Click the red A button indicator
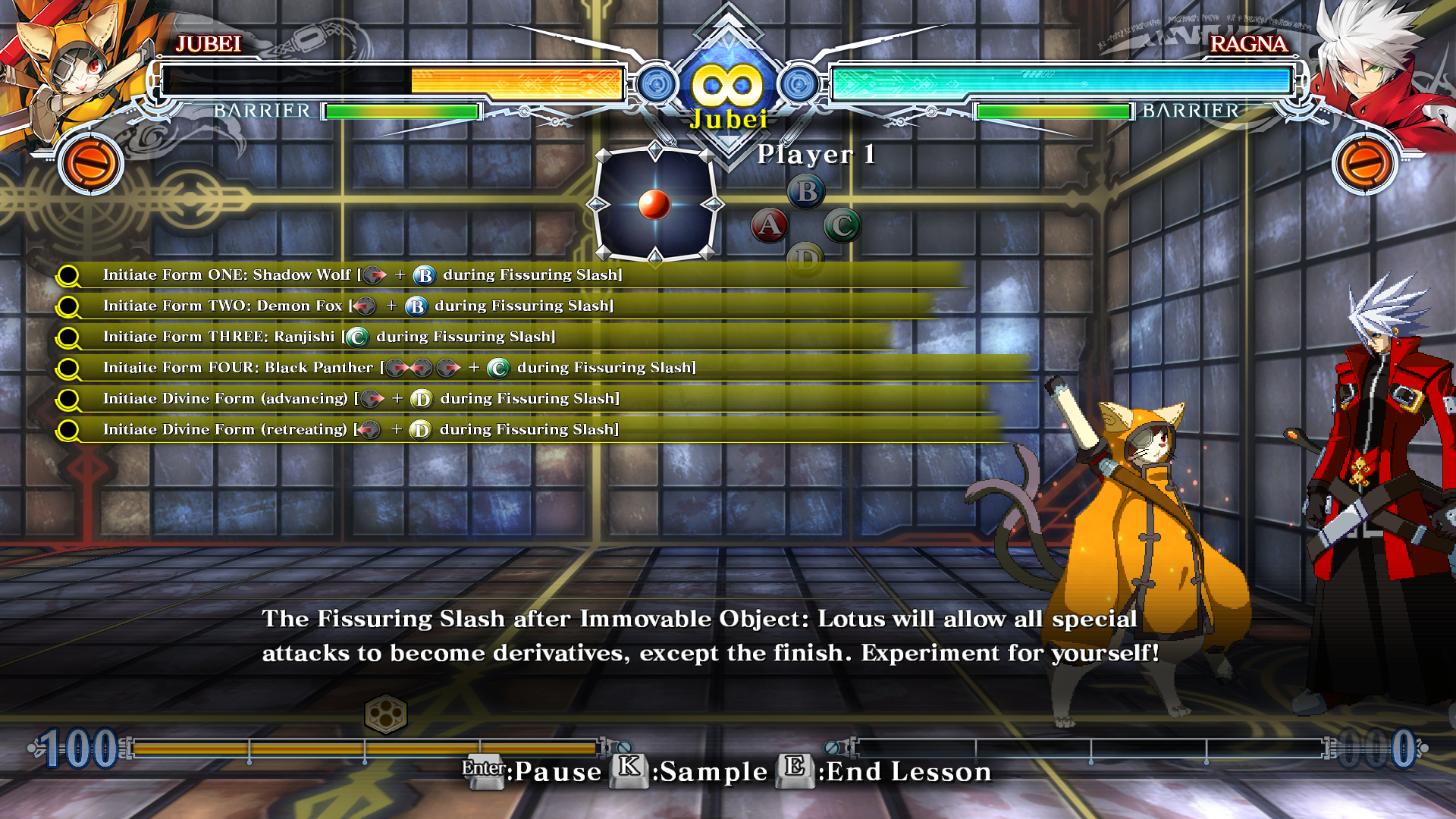The height and width of the screenshot is (819, 1456). pos(769,225)
